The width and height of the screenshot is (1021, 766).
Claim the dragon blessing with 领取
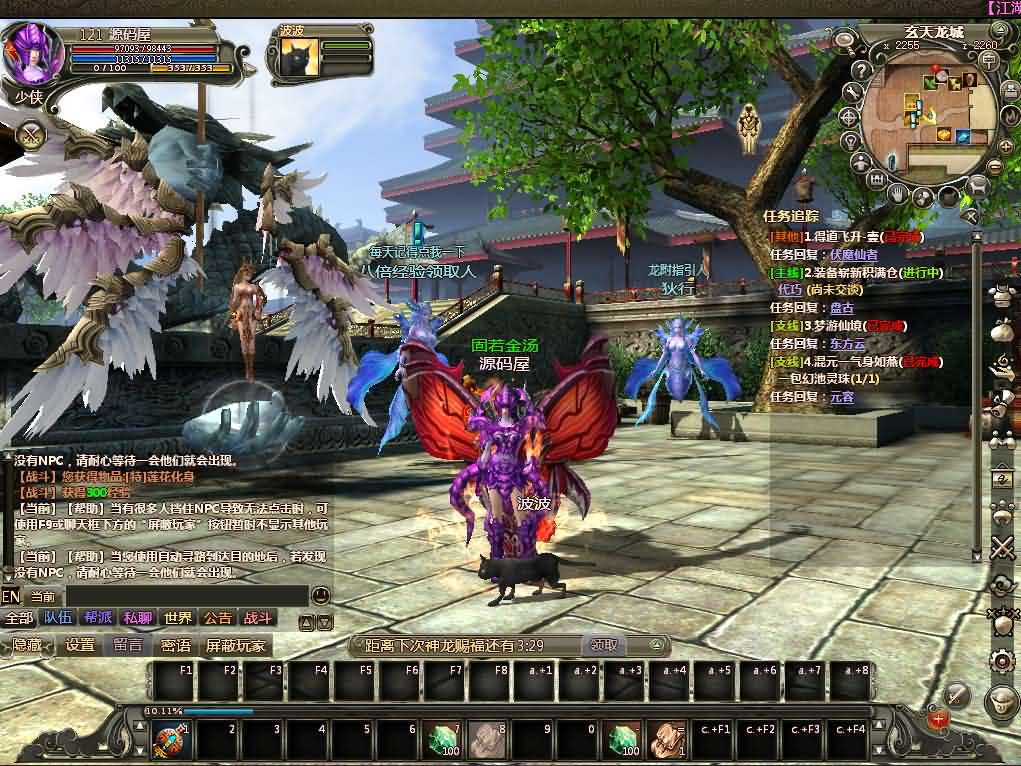coord(604,645)
